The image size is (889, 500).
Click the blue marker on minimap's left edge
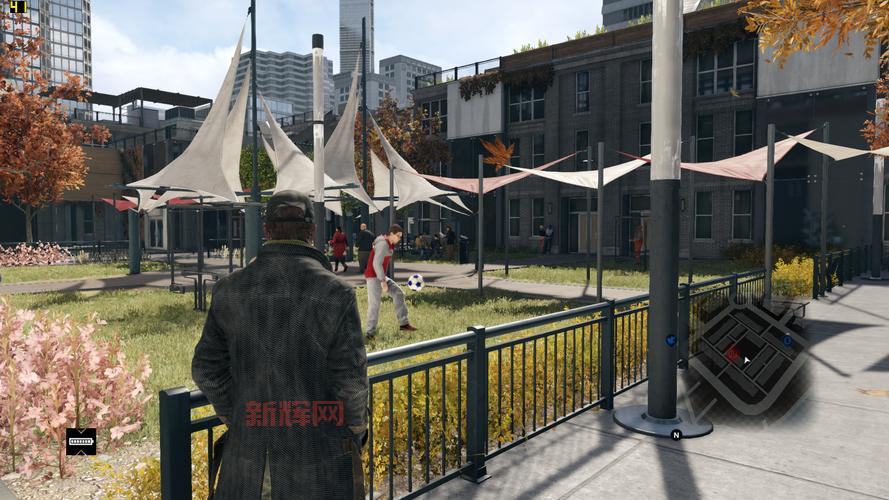pos(670,340)
